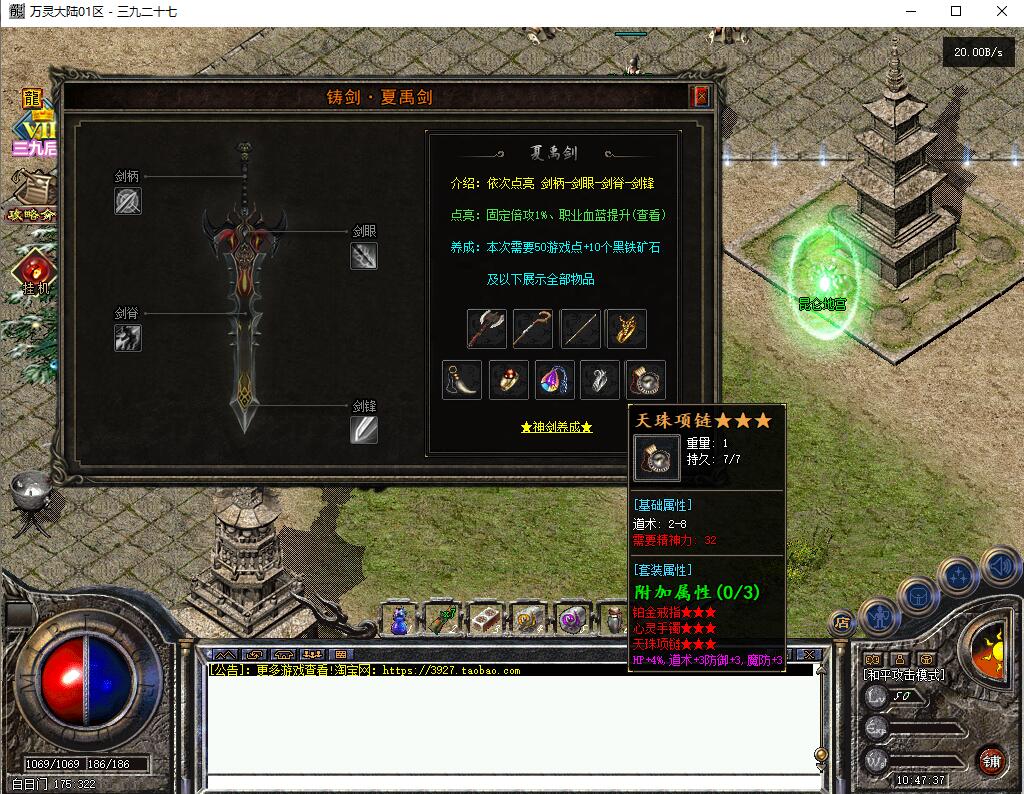Open the 攻略 strategy guide scroll
The width and height of the screenshot is (1024, 794).
coord(35,195)
